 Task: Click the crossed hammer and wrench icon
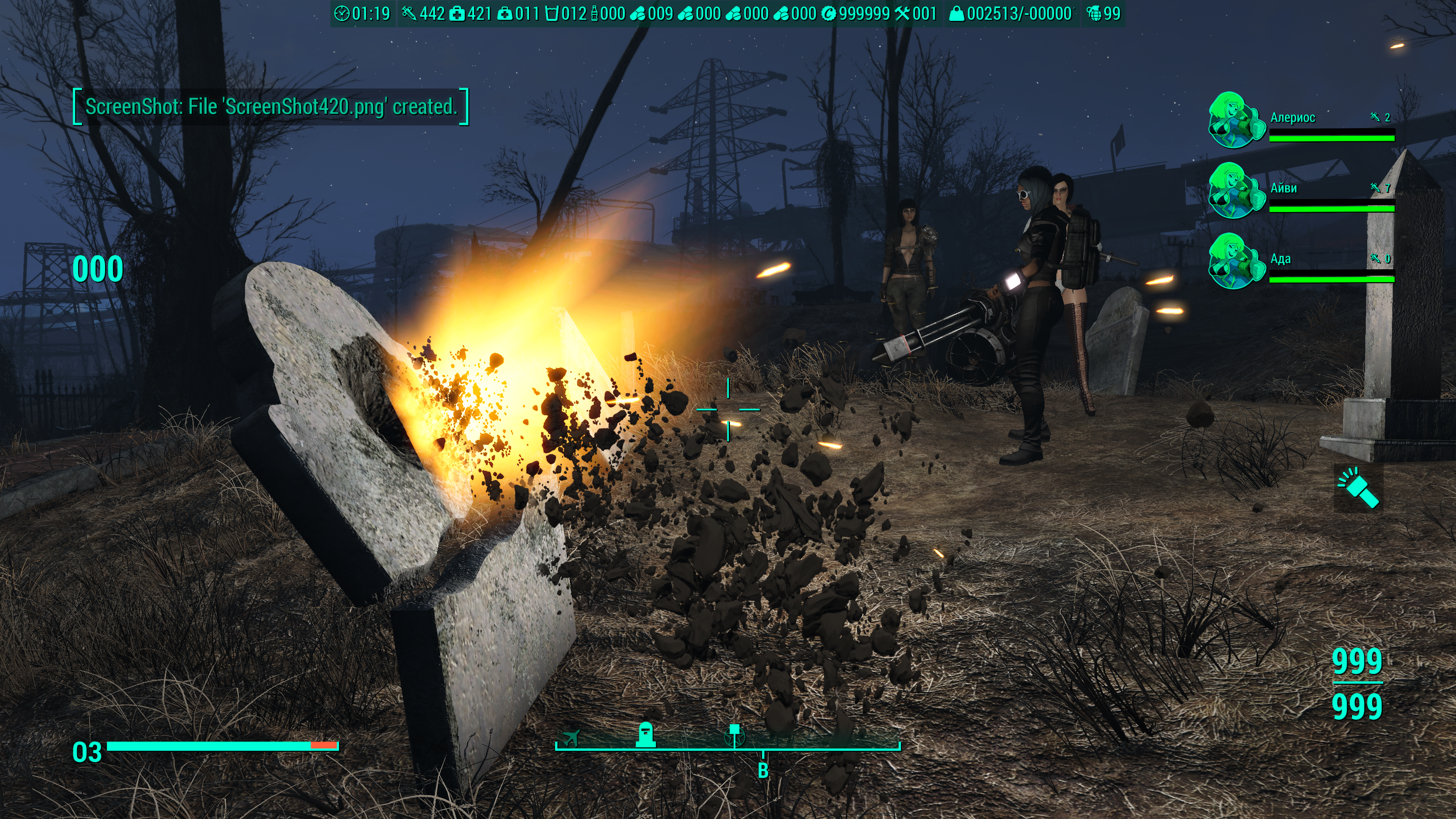point(902,14)
